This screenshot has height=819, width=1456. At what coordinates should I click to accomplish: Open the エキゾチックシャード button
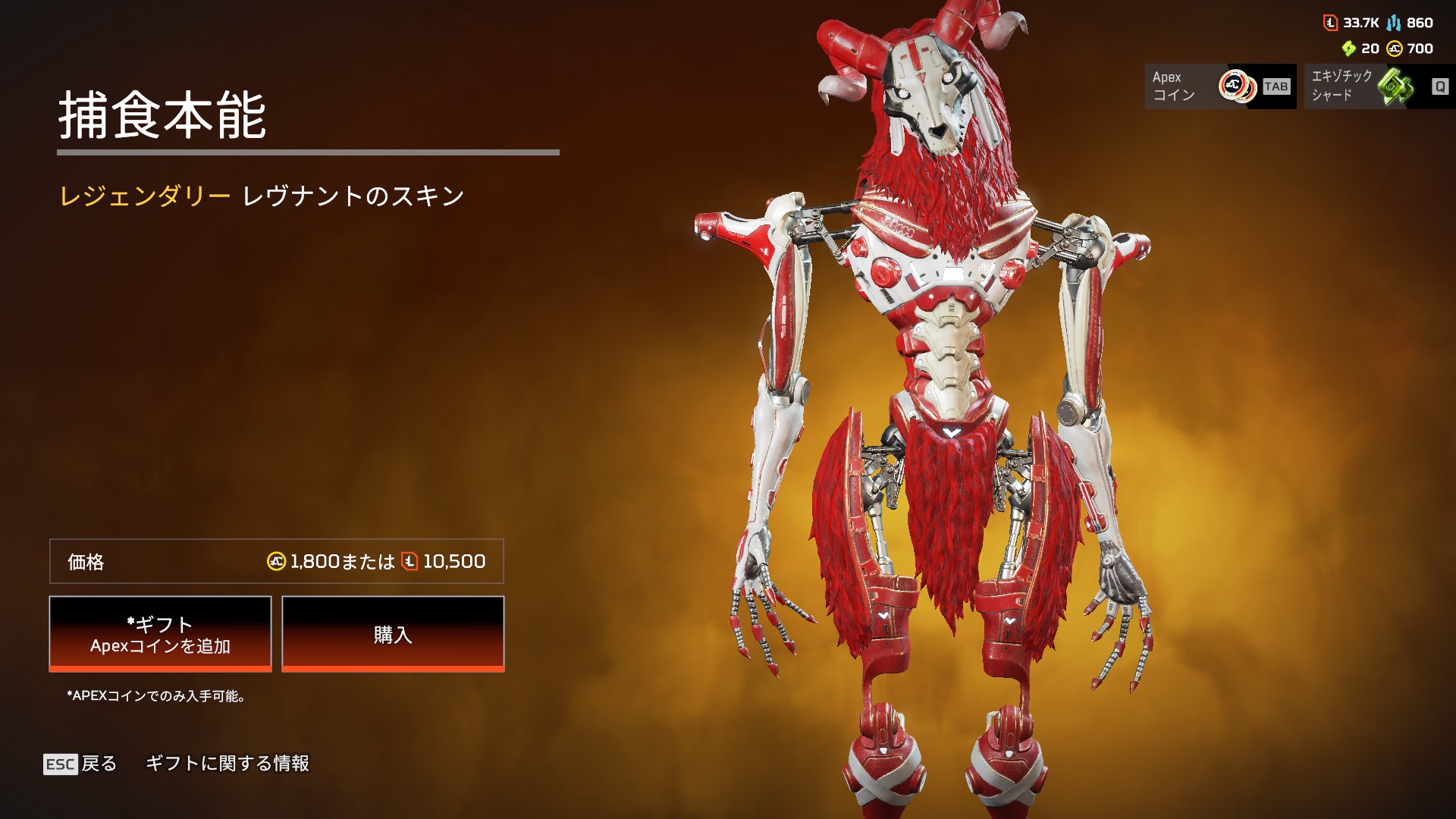tap(1379, 86)
